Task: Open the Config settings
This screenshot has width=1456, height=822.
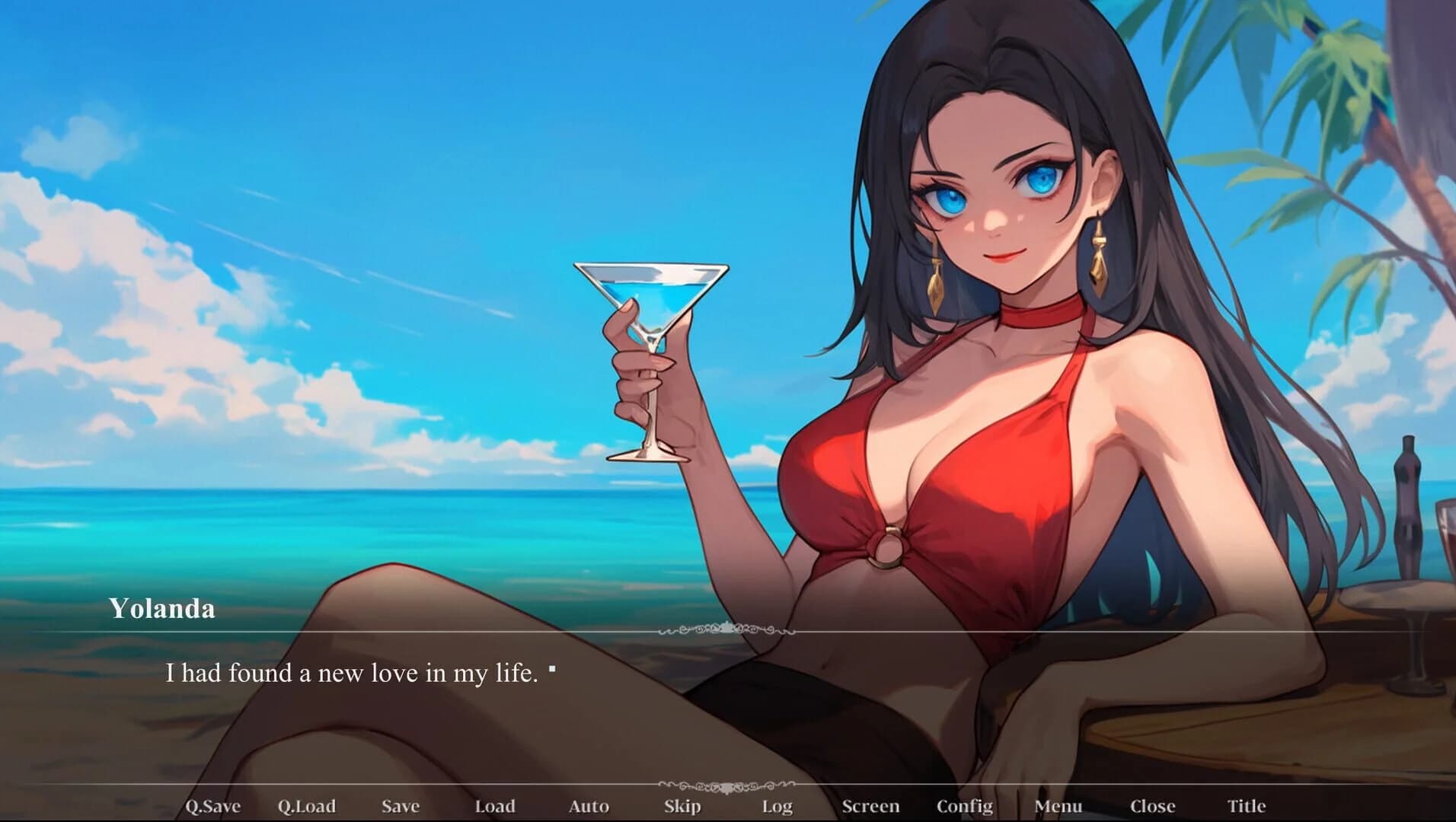Action: click(x=966, y=804)
